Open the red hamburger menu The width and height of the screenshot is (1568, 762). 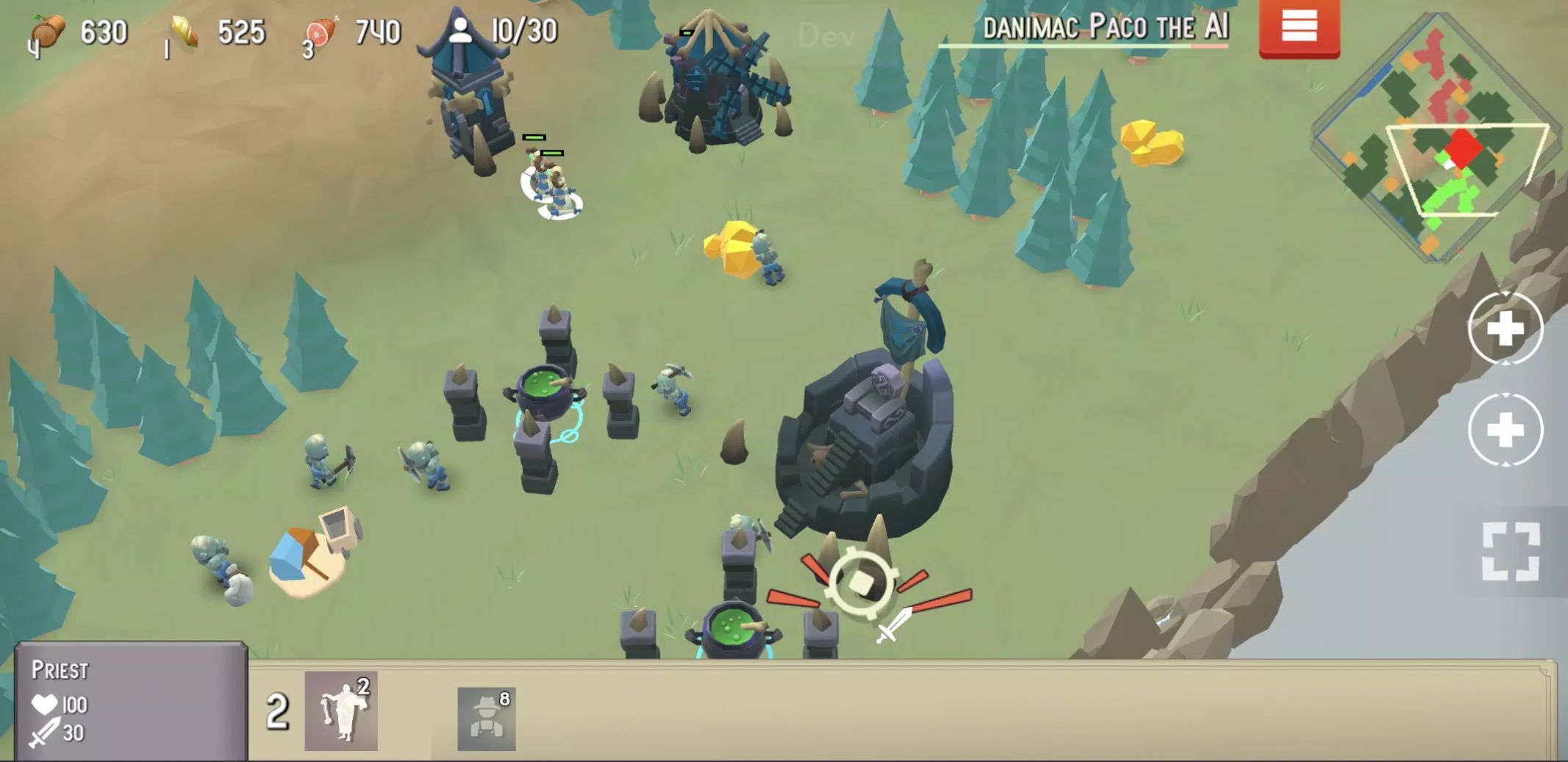[x=1299, y=28]
